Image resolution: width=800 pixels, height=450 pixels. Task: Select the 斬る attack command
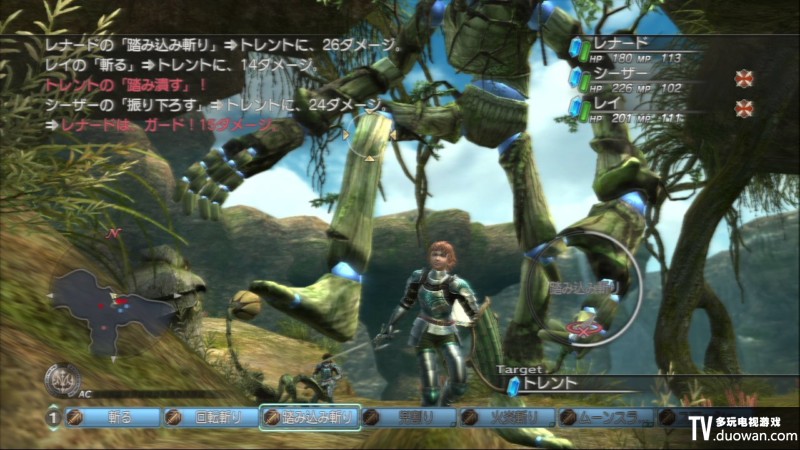tap(112, 418)
